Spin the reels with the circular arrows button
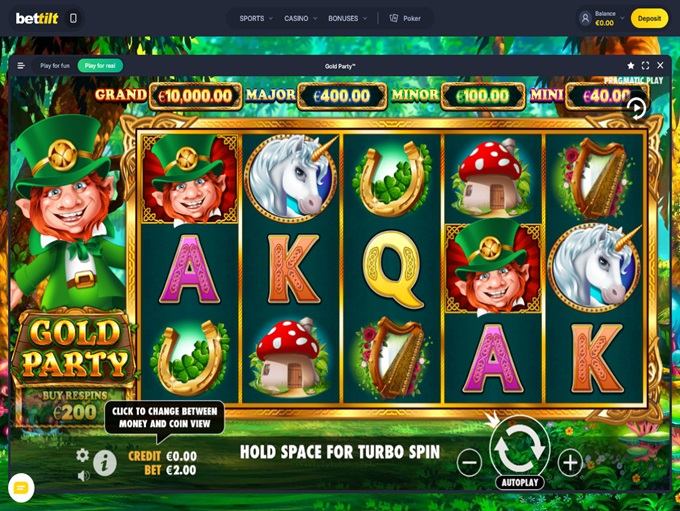Image resolution: width=680 pixels, height=511 pixels. (x=519, y=448)
